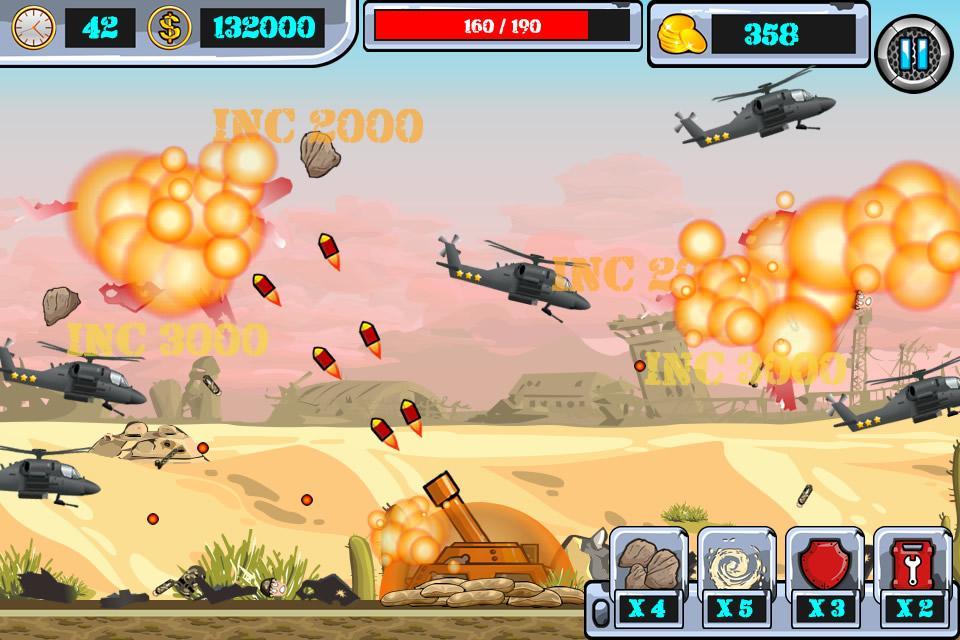The width and height of the screenshot is (960, 640).
Task: Use the red repair wrench kit
Action: coord(911,565)
